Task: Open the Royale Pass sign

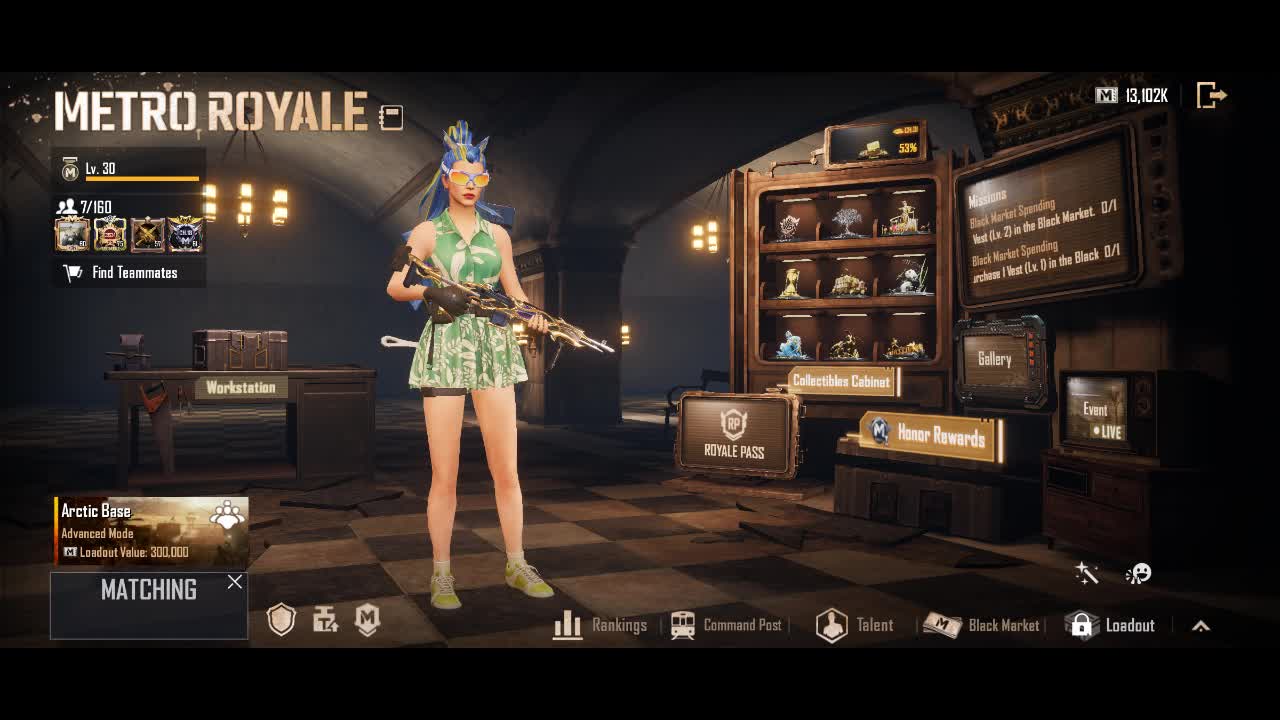Action: 735,435
